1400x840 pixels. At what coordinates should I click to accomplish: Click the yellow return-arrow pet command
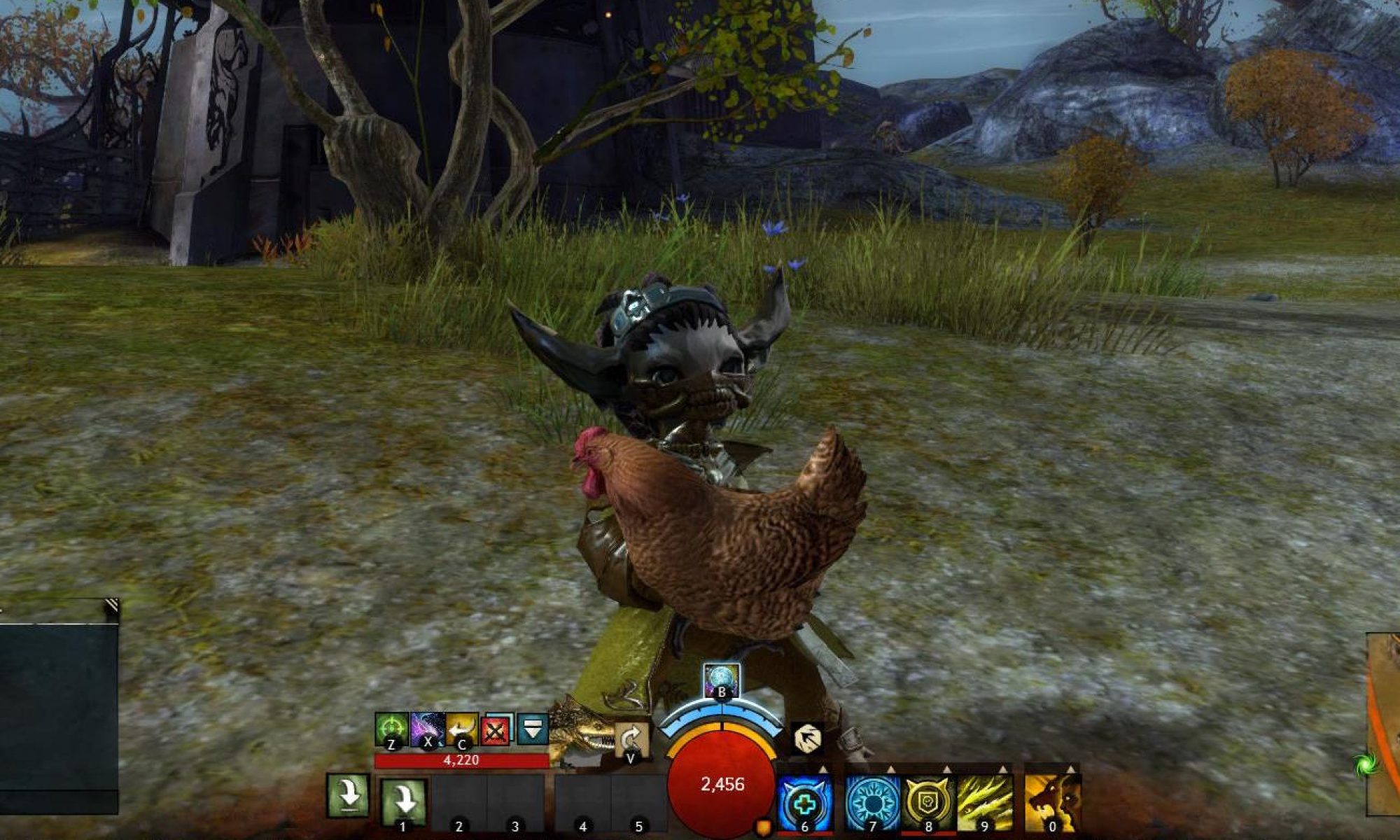tap(461, 730)
